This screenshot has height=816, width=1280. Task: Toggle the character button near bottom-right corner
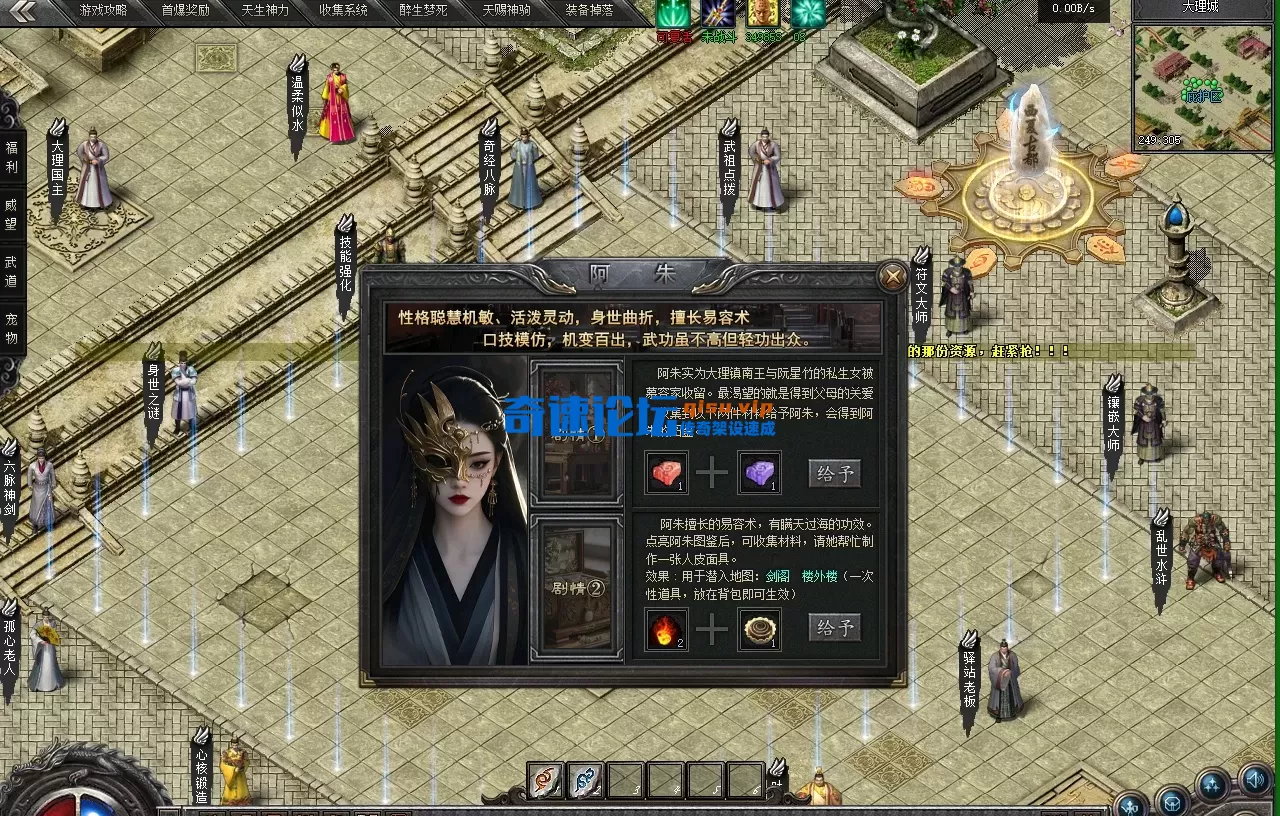click(1131, 806)
